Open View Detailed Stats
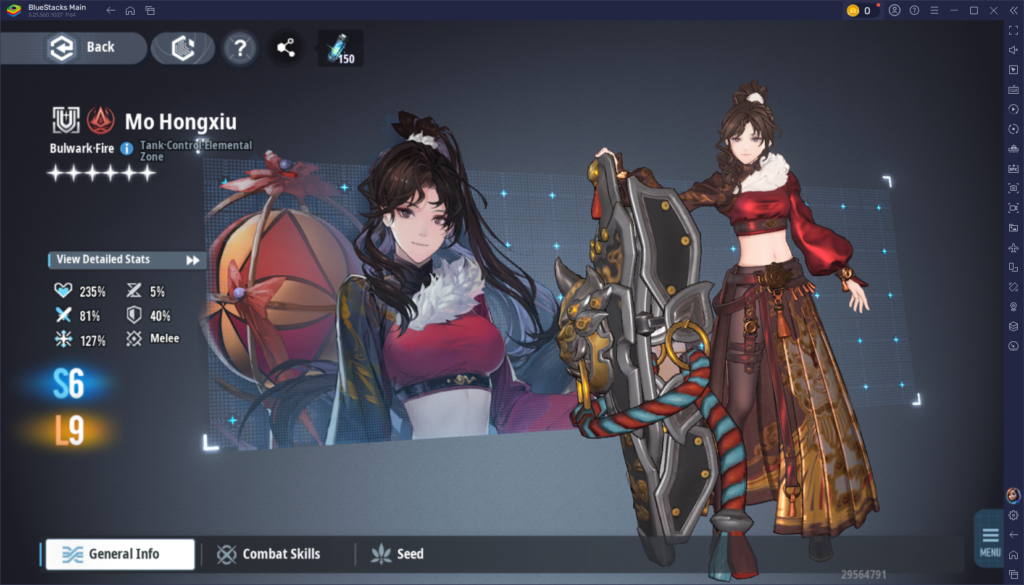This screenshot has width=1024, height=585. [127, 260]
